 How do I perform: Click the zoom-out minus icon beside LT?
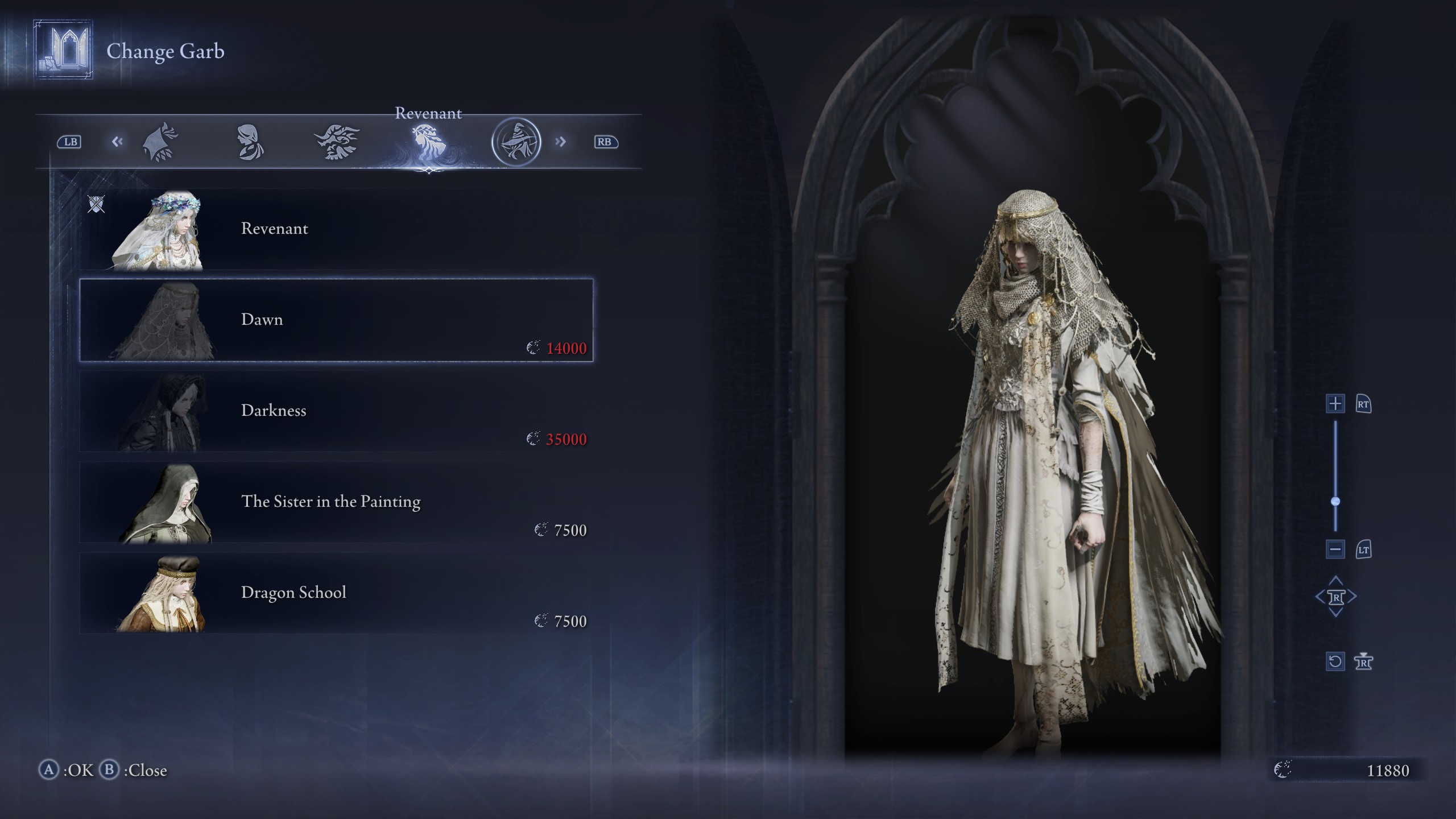1335,550
